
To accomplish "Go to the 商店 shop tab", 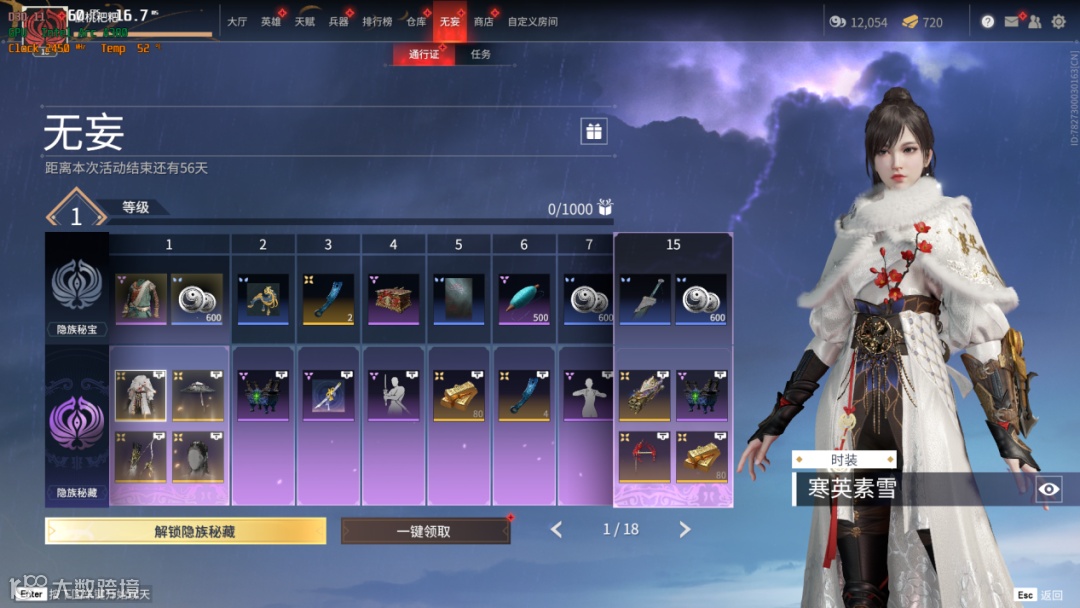I will click(483, 21).
